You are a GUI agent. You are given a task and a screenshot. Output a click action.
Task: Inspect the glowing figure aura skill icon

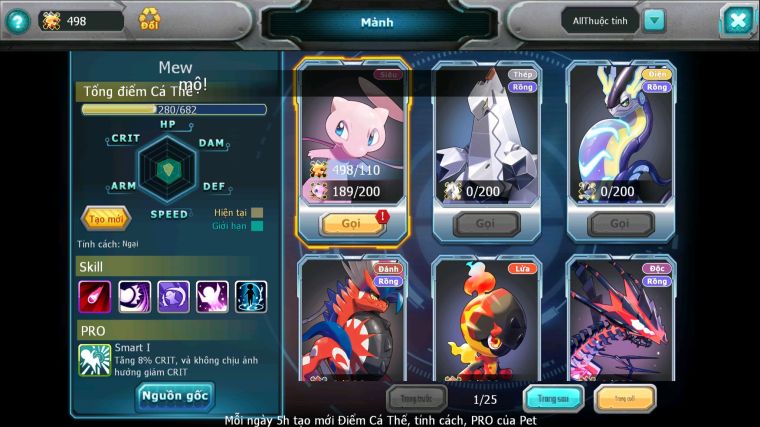(x=251, y=297)
